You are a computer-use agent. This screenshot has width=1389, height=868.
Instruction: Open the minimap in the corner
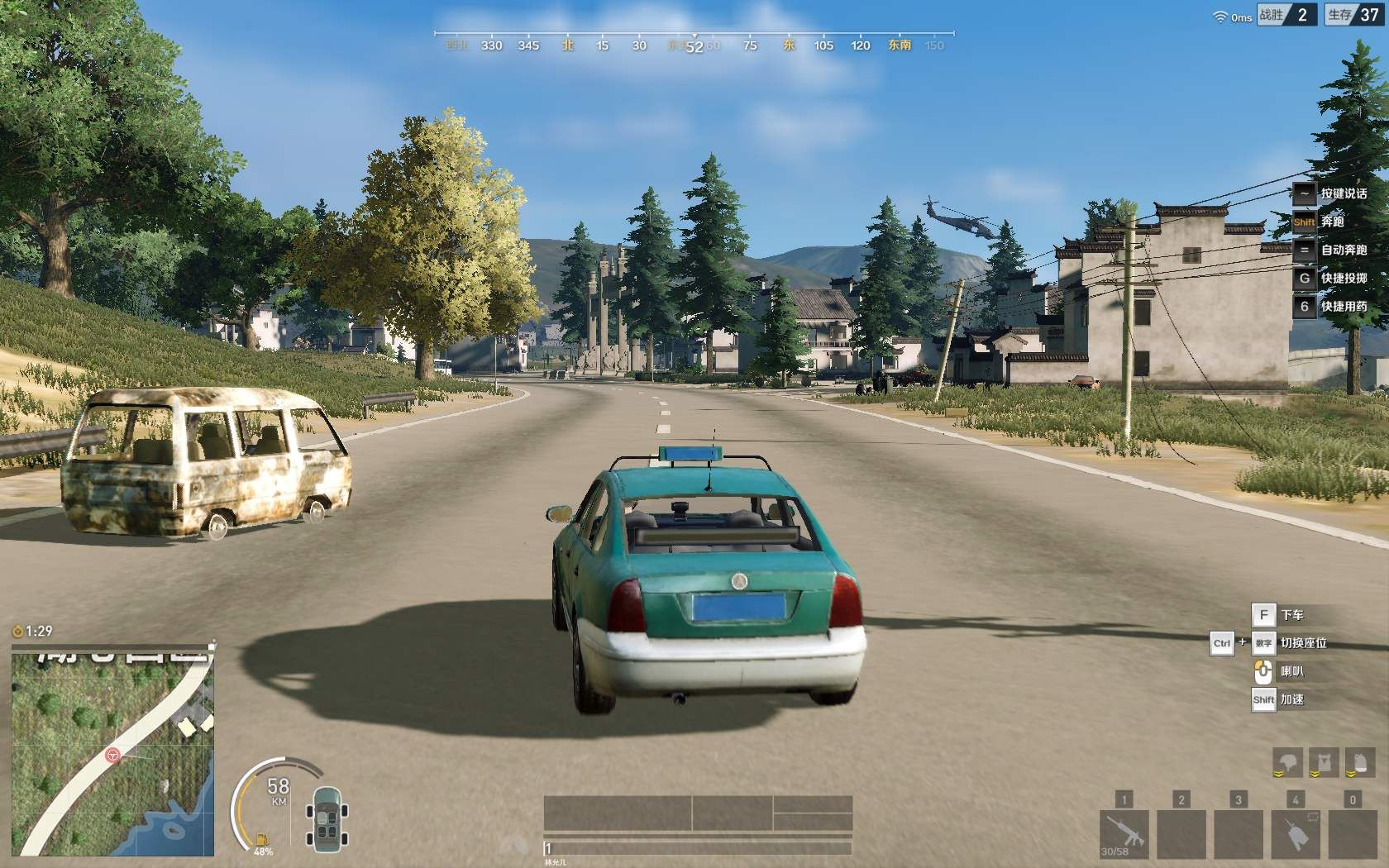point(112,751)
